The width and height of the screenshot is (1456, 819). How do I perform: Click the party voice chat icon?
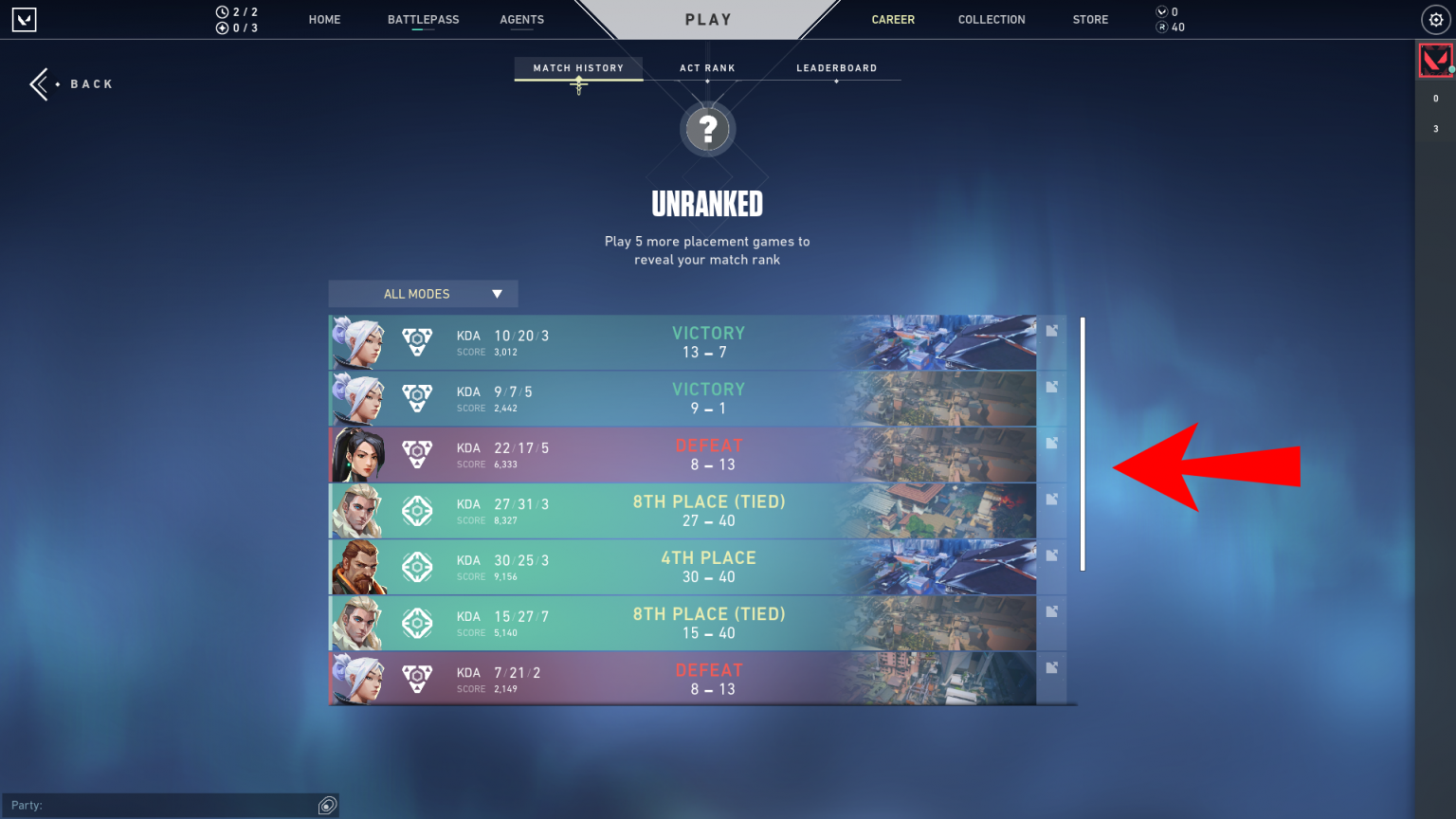pyautogui.click(x=327, y=805)
